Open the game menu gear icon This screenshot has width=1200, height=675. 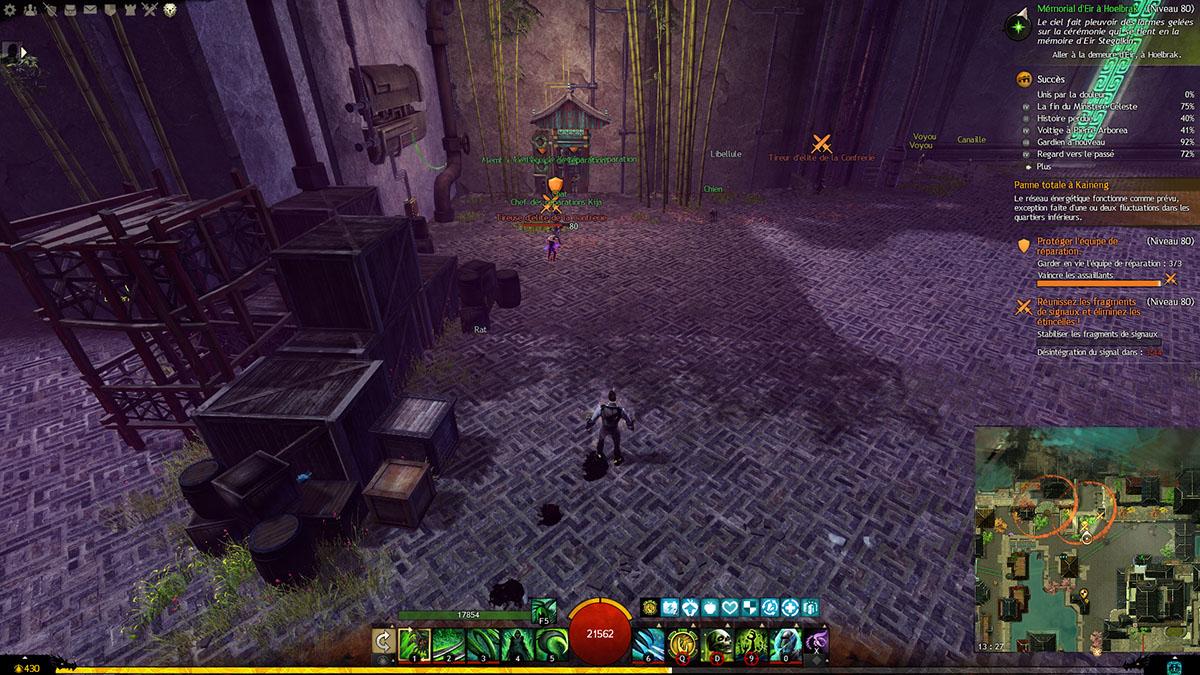click(x=10, y=10)
